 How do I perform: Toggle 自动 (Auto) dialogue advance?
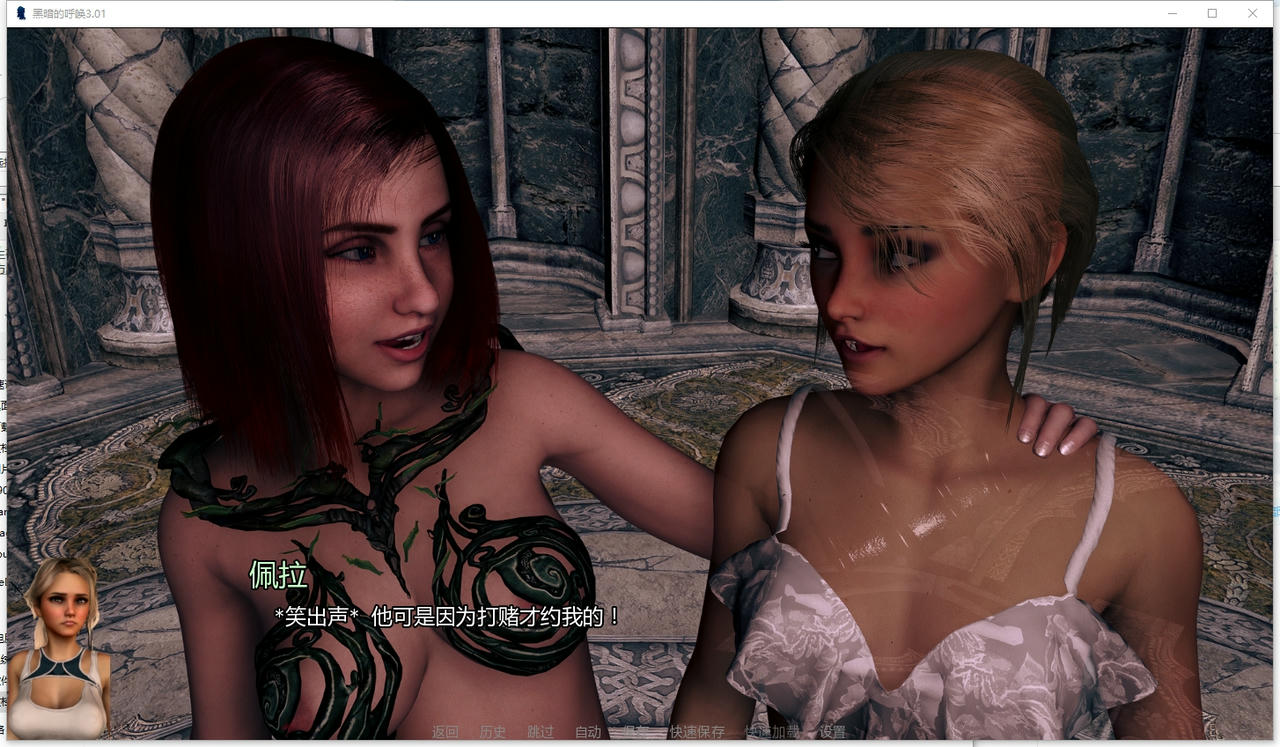click(588, 732)
